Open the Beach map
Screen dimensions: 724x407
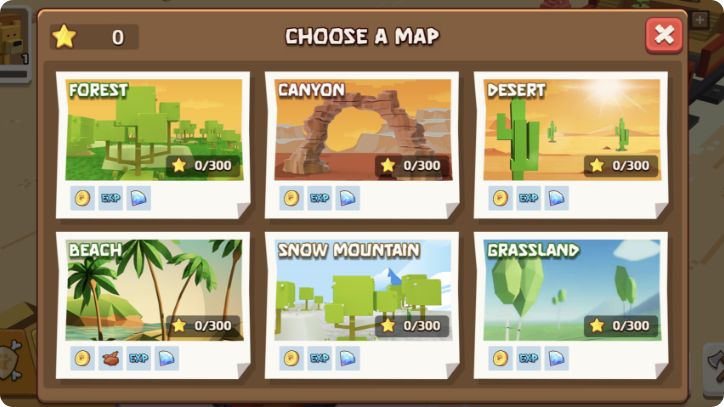coord(154,290)
